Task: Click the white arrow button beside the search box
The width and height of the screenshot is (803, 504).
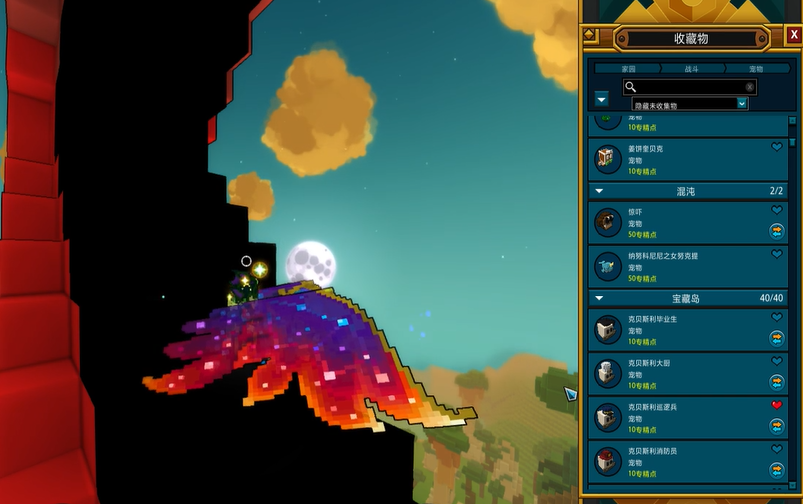Action: [x=601, y=99]
